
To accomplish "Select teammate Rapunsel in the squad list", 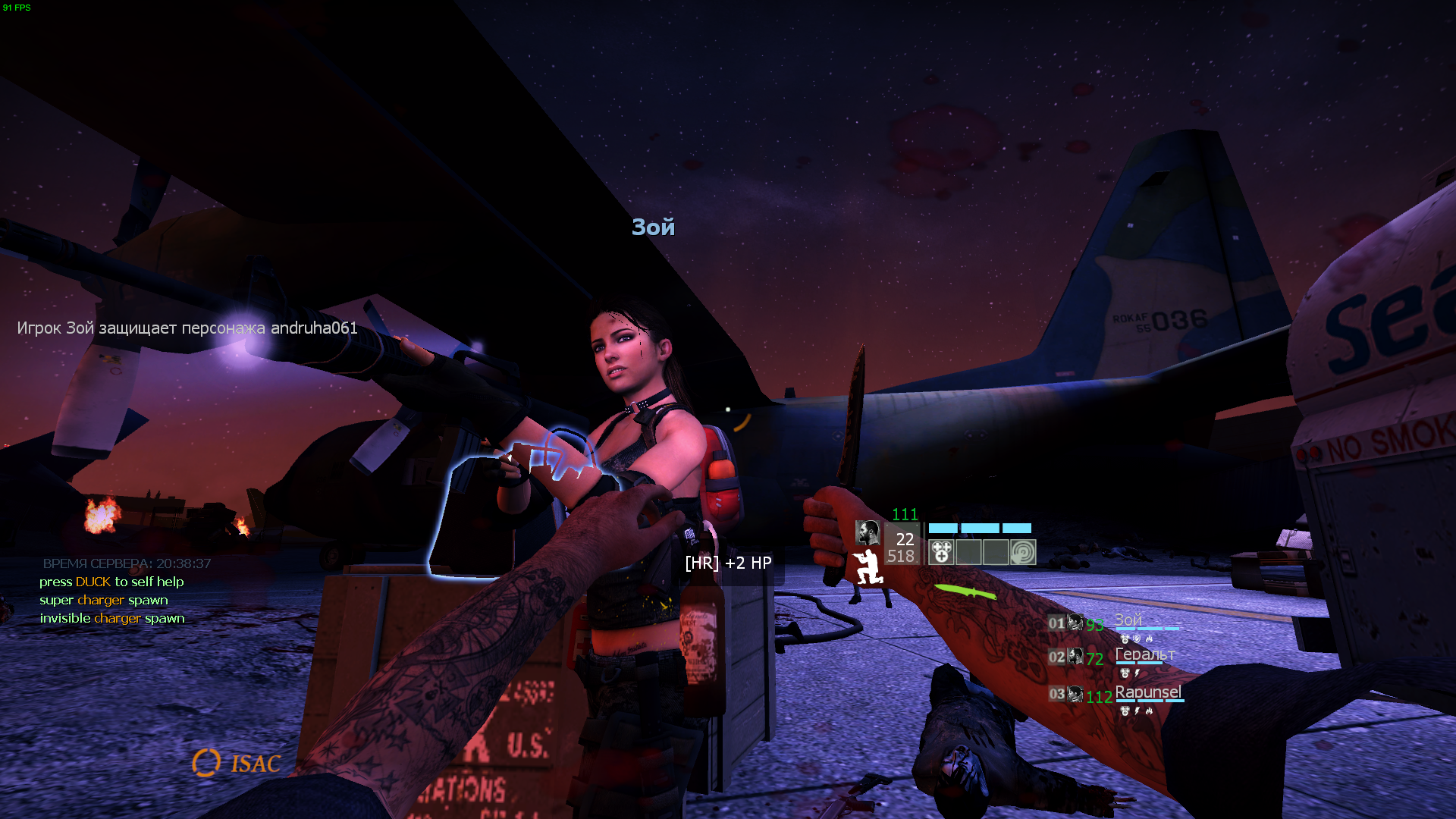I will (x=1147, y=692).
